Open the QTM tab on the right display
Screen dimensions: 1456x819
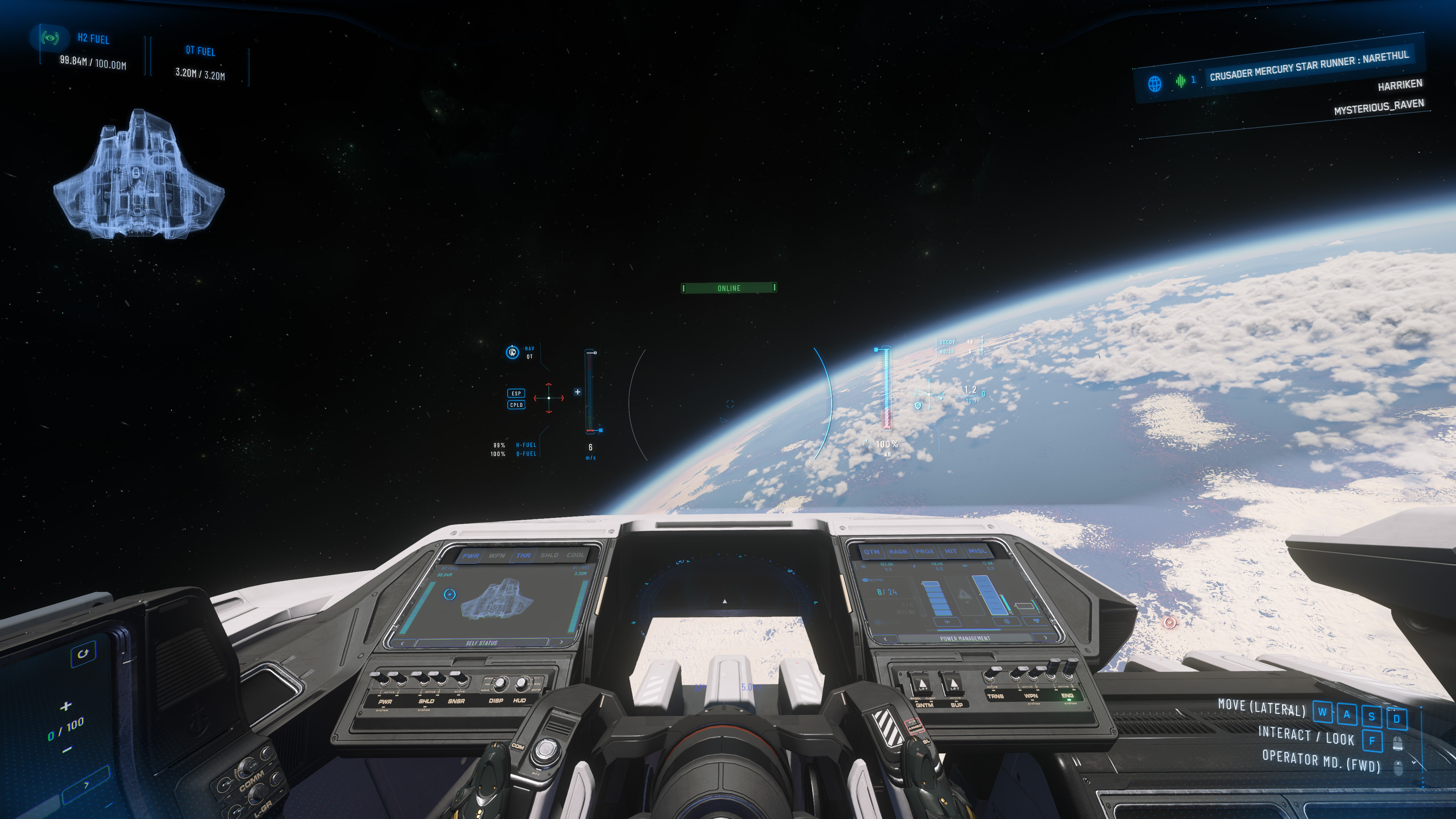click(x=872, y=552)
